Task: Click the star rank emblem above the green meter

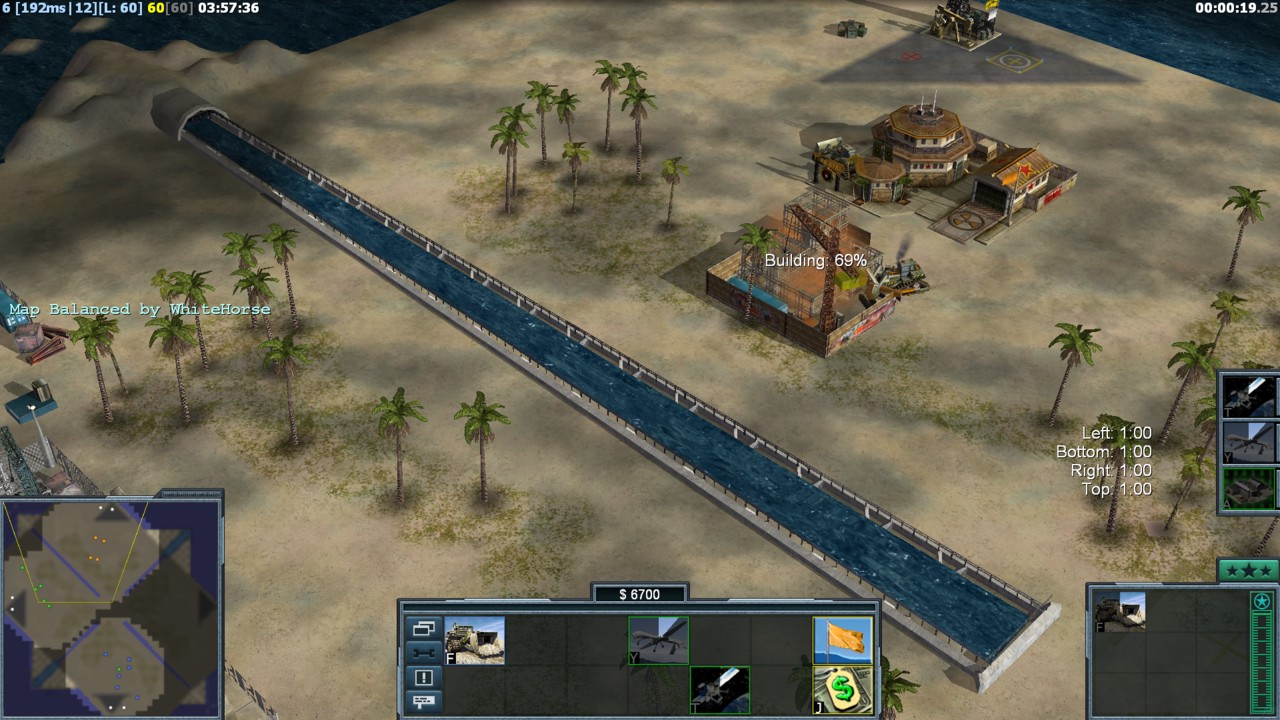Action: [1261, 602]
